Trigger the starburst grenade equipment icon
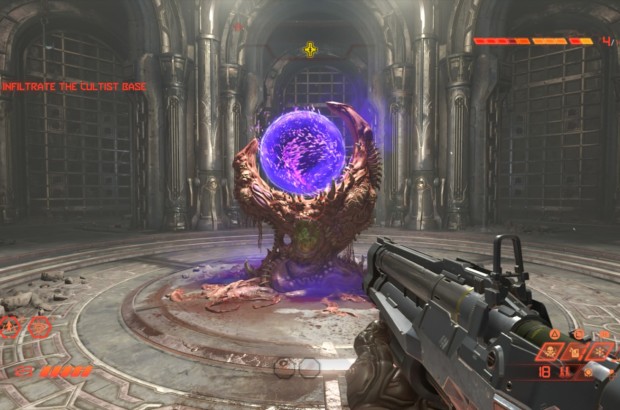620x410 pixels. [600, 352]
